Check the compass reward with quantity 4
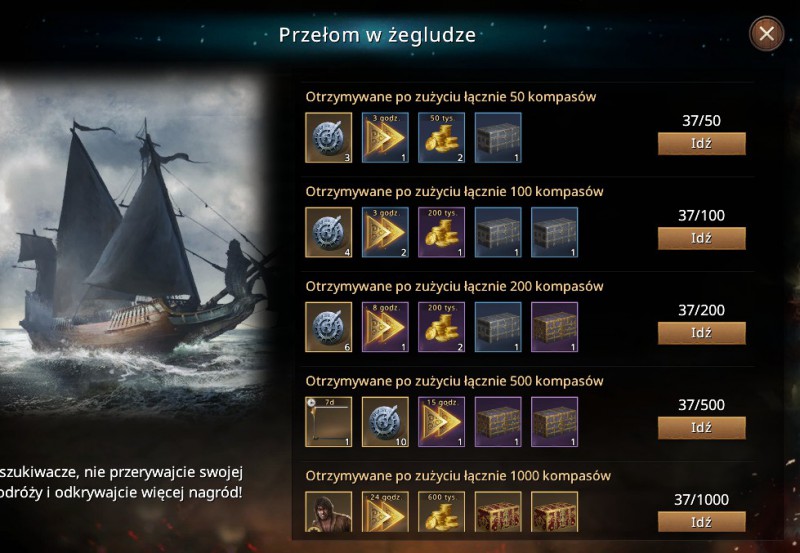The height and width of the screenshot is (553, 800). (328, 232)
